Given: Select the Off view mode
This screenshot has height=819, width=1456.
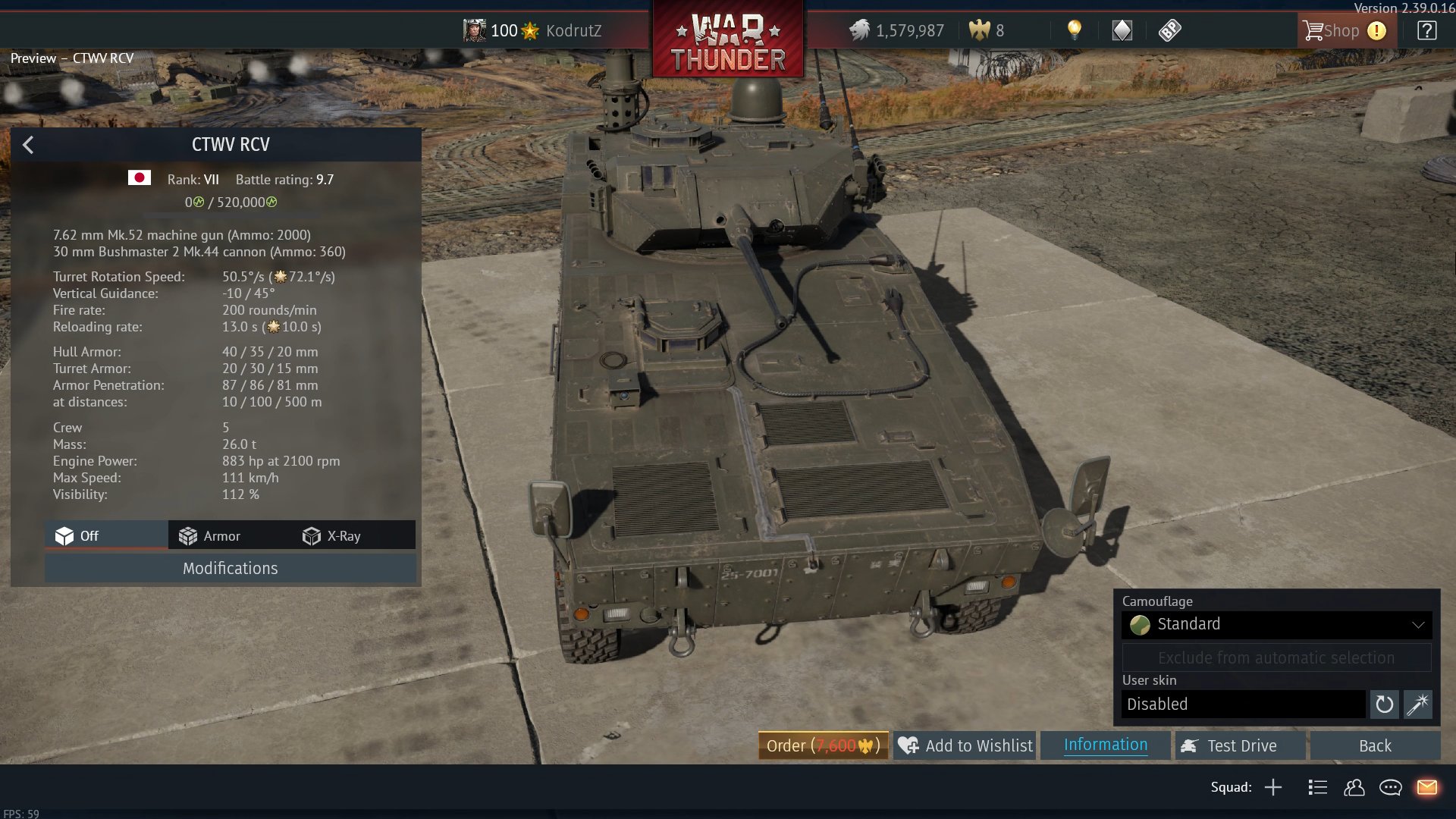Looking at the screenshot, I should click(77, 536).
